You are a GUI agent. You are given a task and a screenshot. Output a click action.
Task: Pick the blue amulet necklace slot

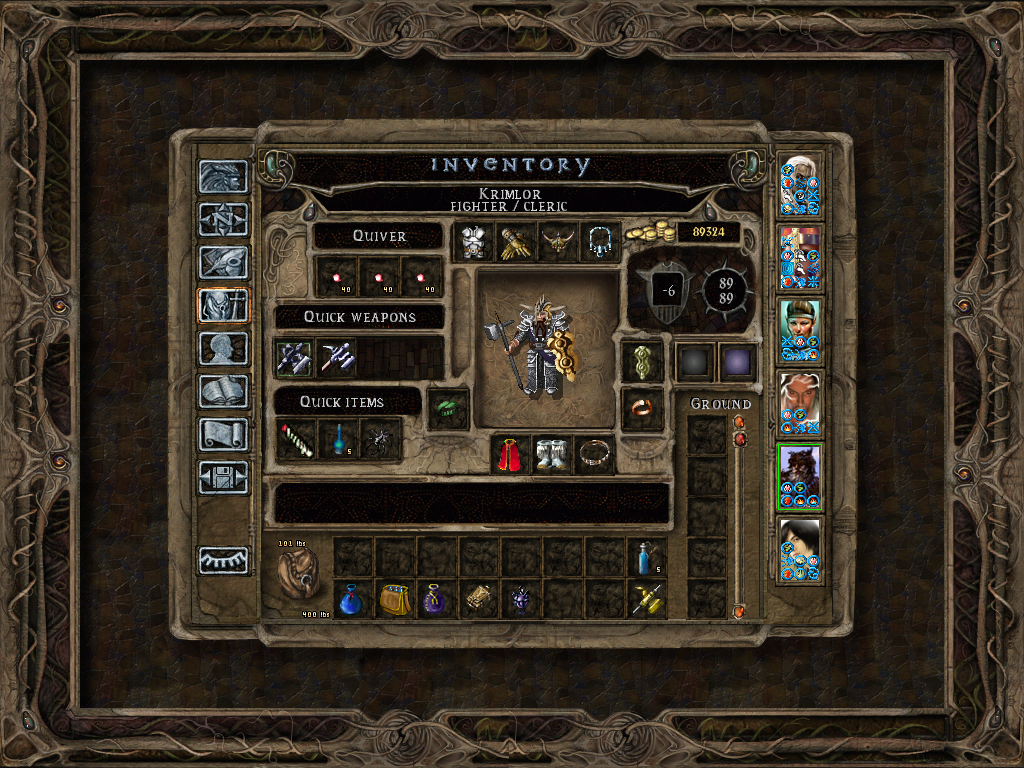click(x=601, y=243)
